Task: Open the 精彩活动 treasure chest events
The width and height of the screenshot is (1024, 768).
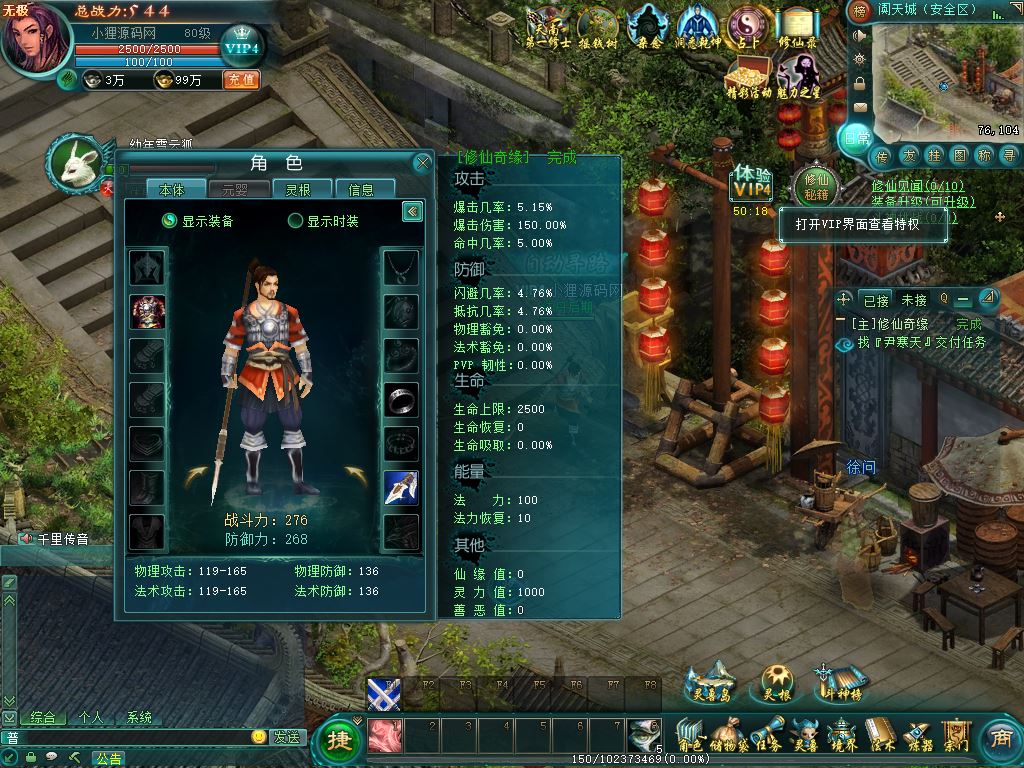Action: tap(748, 75)
